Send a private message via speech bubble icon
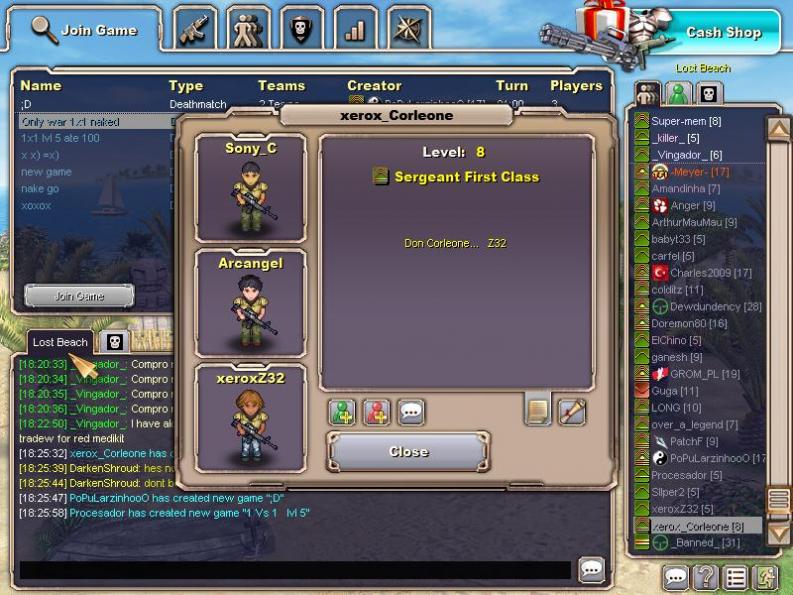This screenshot has width=793, height=595. (x=411, y=412)
